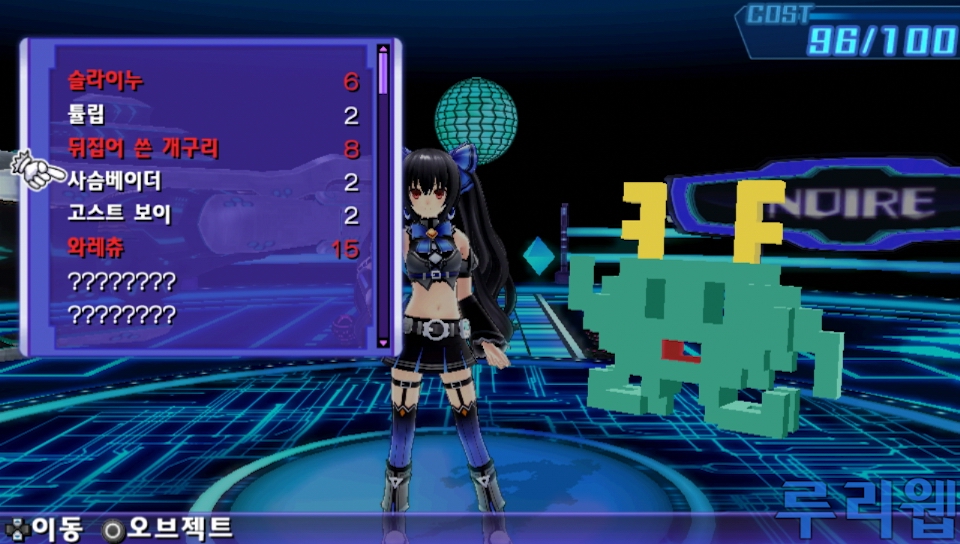Click the purple scrollbar thumb of the object list
The width and height of the screenshot is (960, 544).
383,72
